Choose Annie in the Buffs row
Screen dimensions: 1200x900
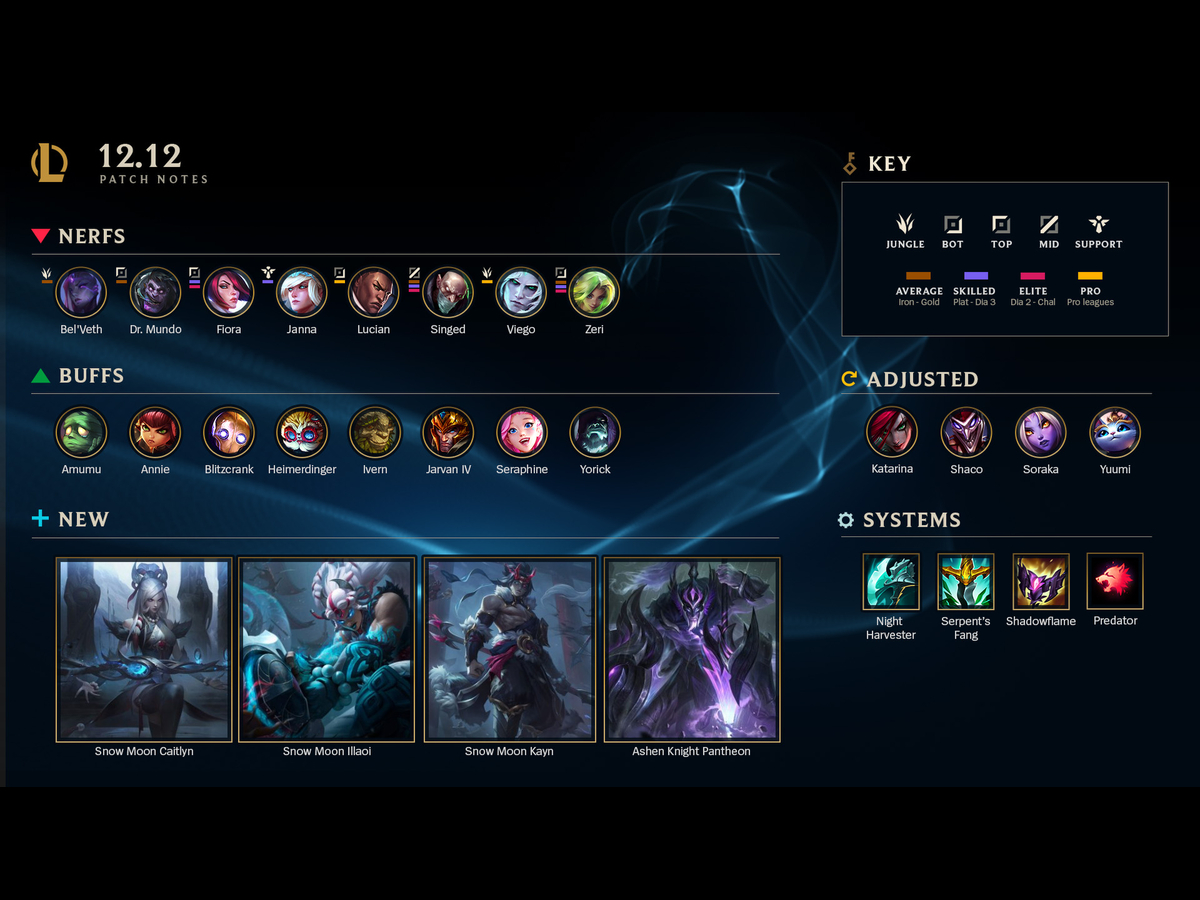(155, 432)
